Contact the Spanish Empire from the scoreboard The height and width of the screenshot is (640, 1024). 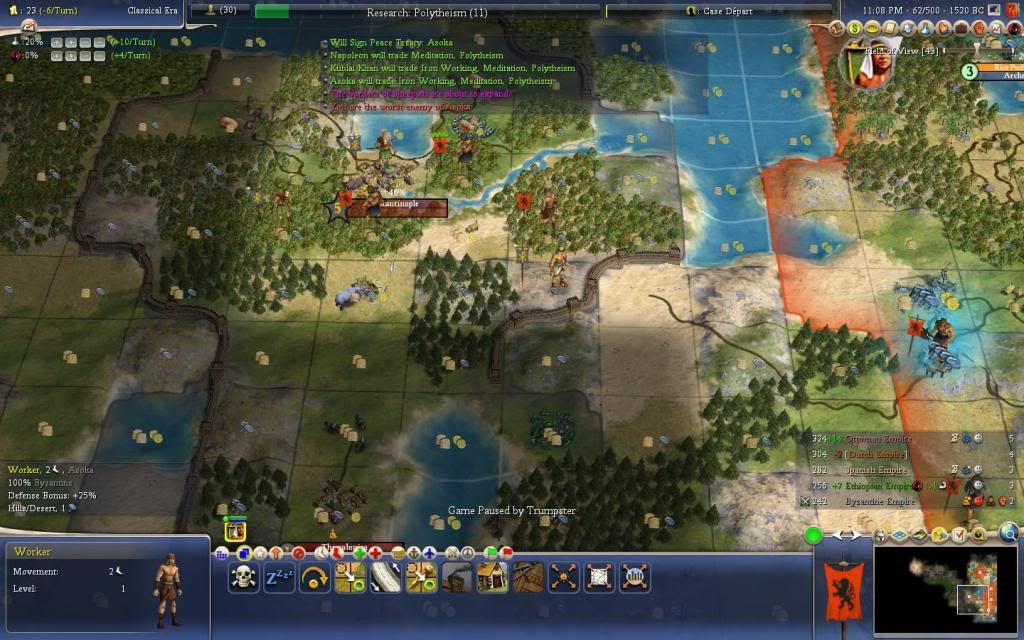pos(882,469)
